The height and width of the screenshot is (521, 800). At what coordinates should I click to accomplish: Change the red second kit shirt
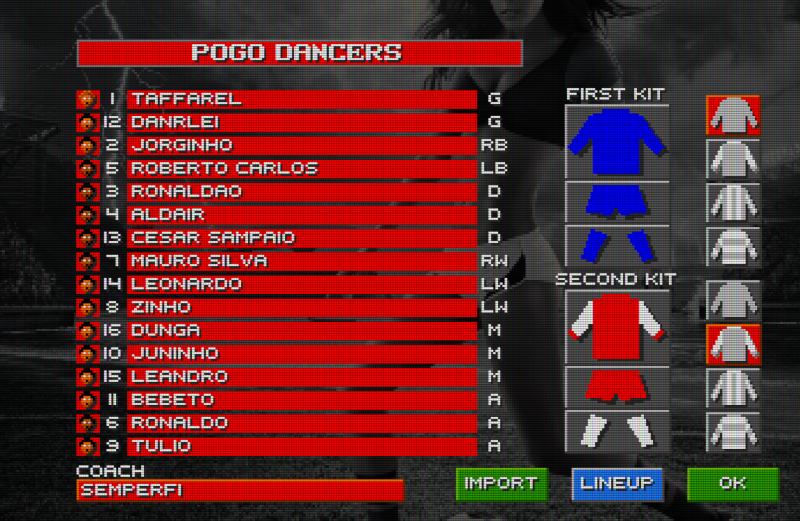(x=617, y=327)
